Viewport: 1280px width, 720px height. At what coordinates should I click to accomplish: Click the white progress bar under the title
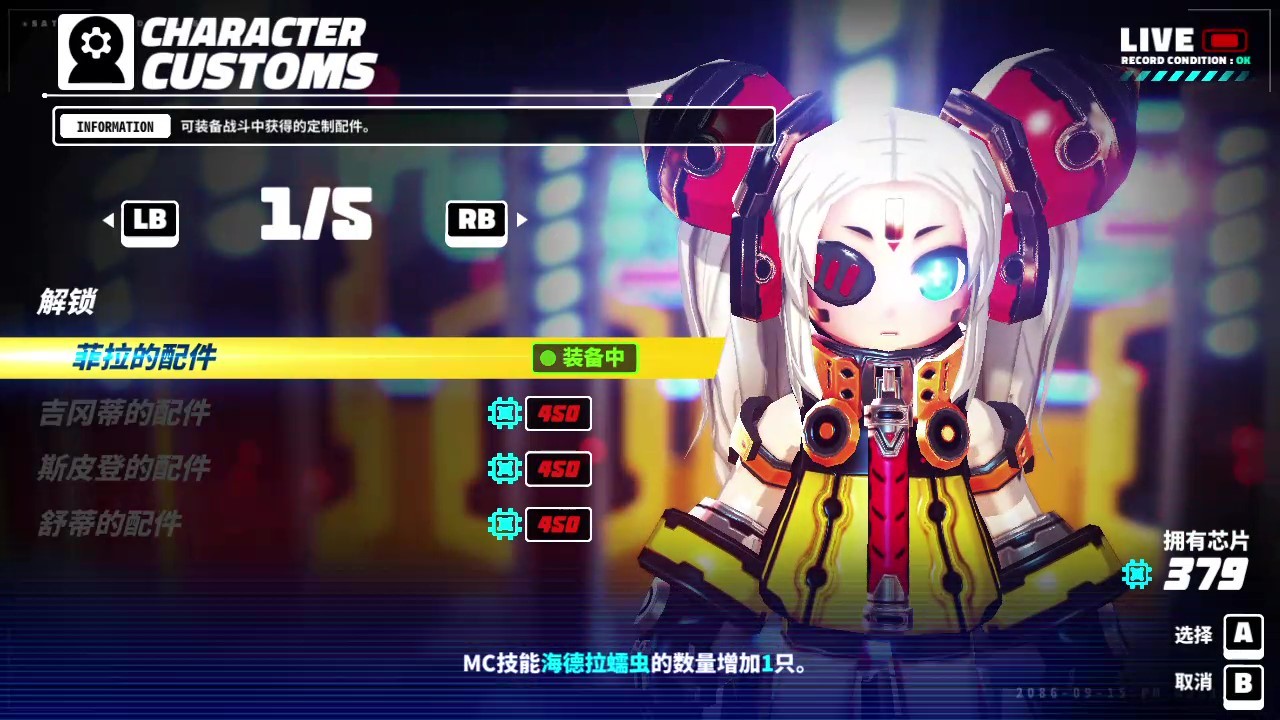point(350,95)
